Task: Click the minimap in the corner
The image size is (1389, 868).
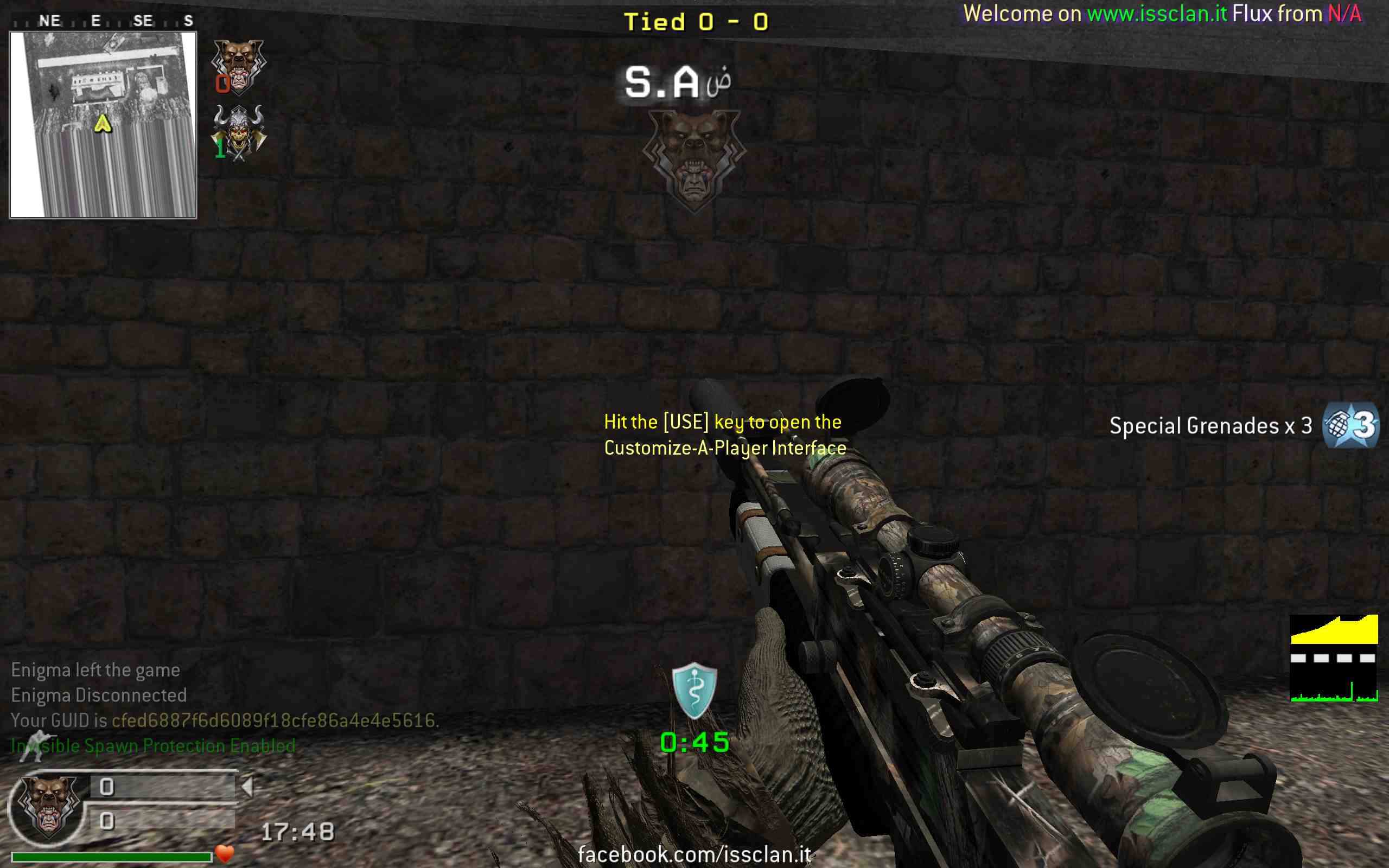Action: point(103,125)
